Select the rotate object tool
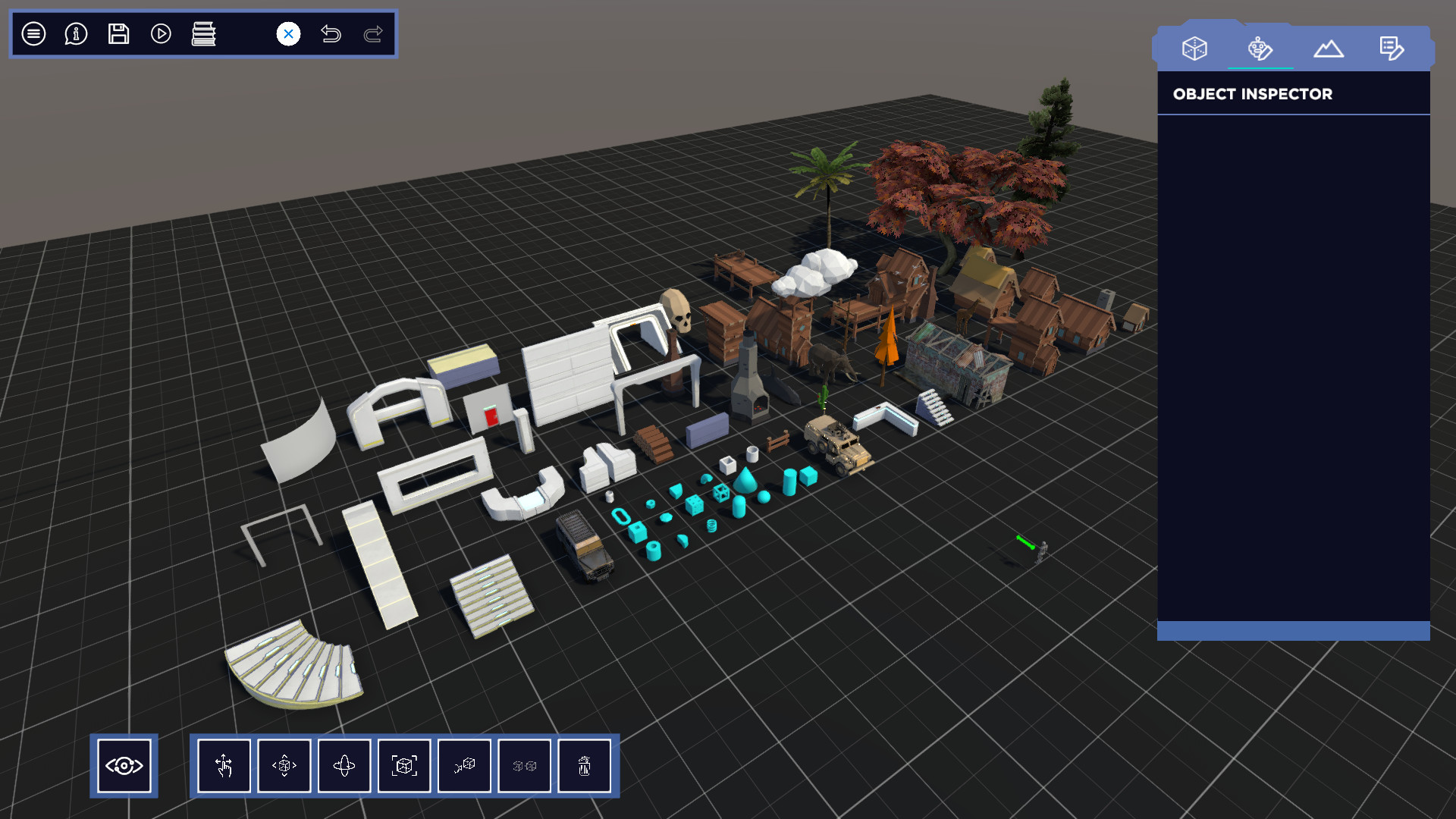The image size is (1456, 819). tap(345, 767)
